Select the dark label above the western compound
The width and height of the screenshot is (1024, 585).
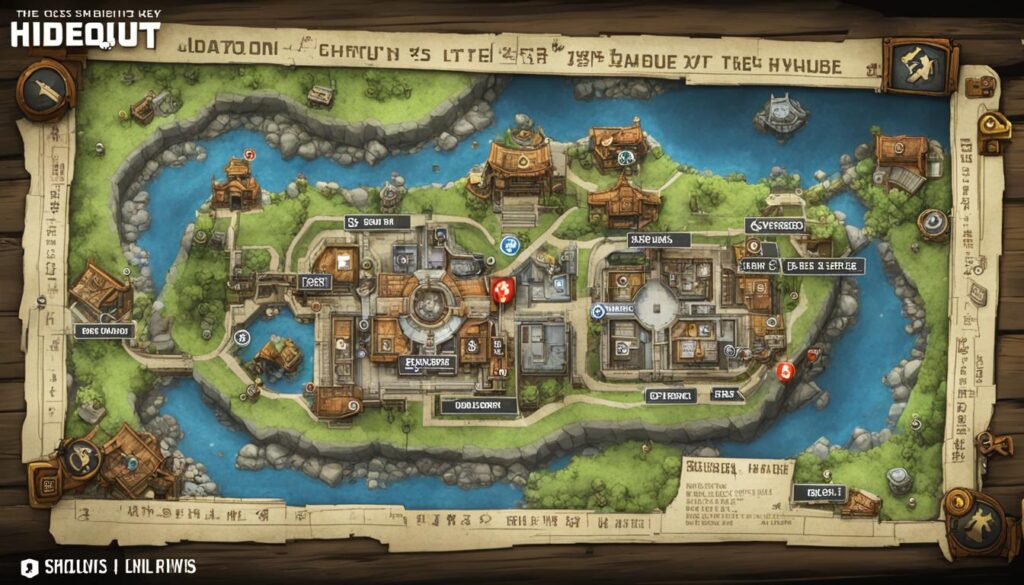[377, 222]
